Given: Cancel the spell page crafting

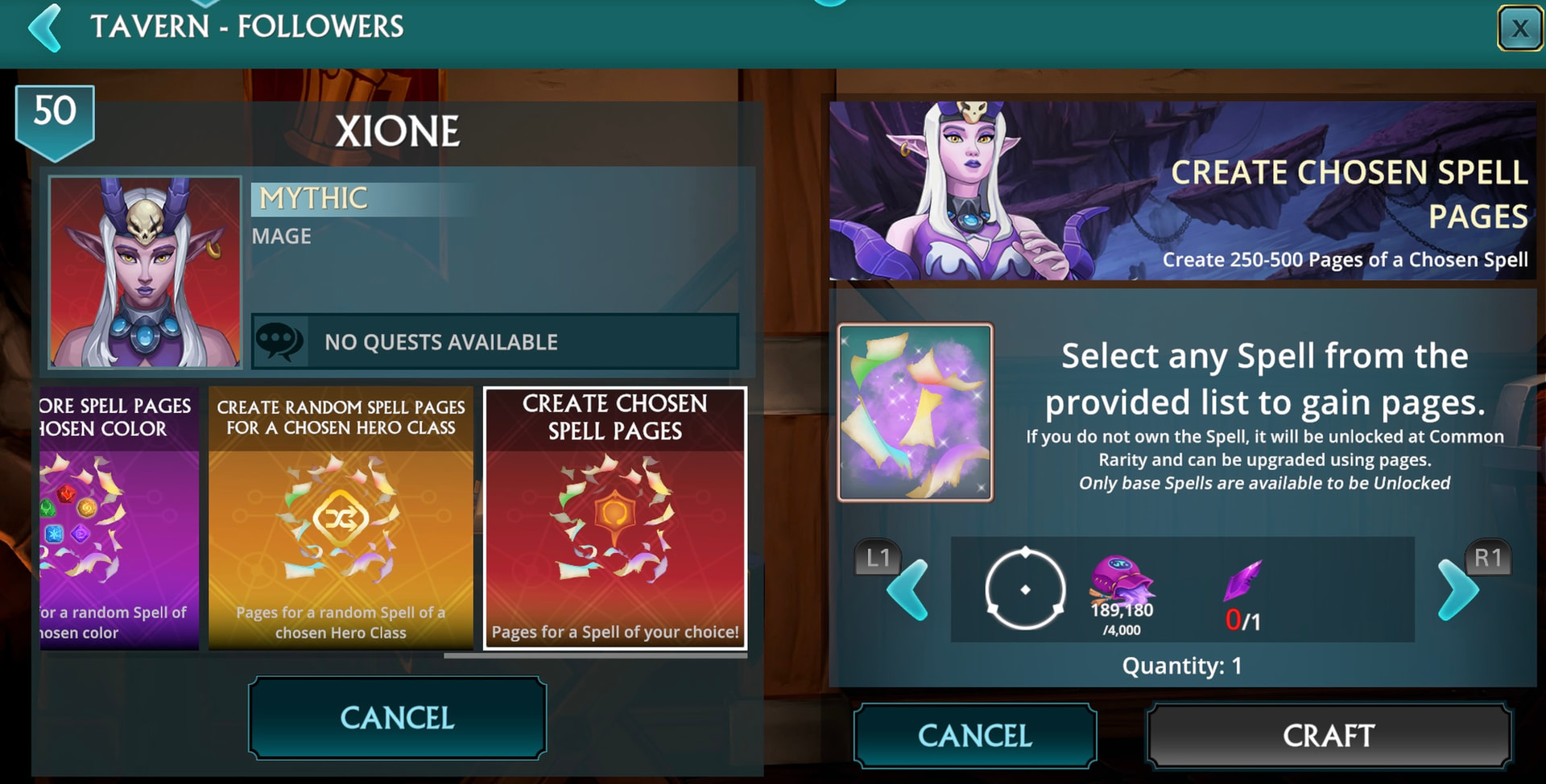Looking at the screenshot, I should coord(974,735).
